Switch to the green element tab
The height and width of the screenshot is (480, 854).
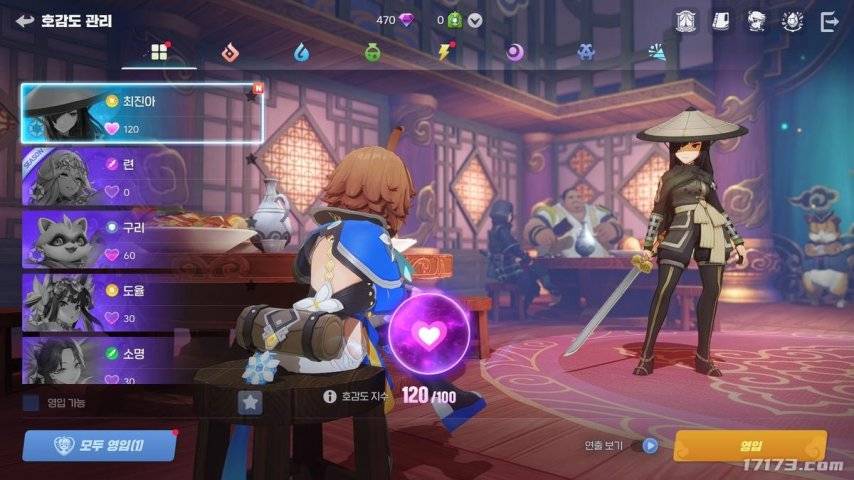tap(373, 51)
